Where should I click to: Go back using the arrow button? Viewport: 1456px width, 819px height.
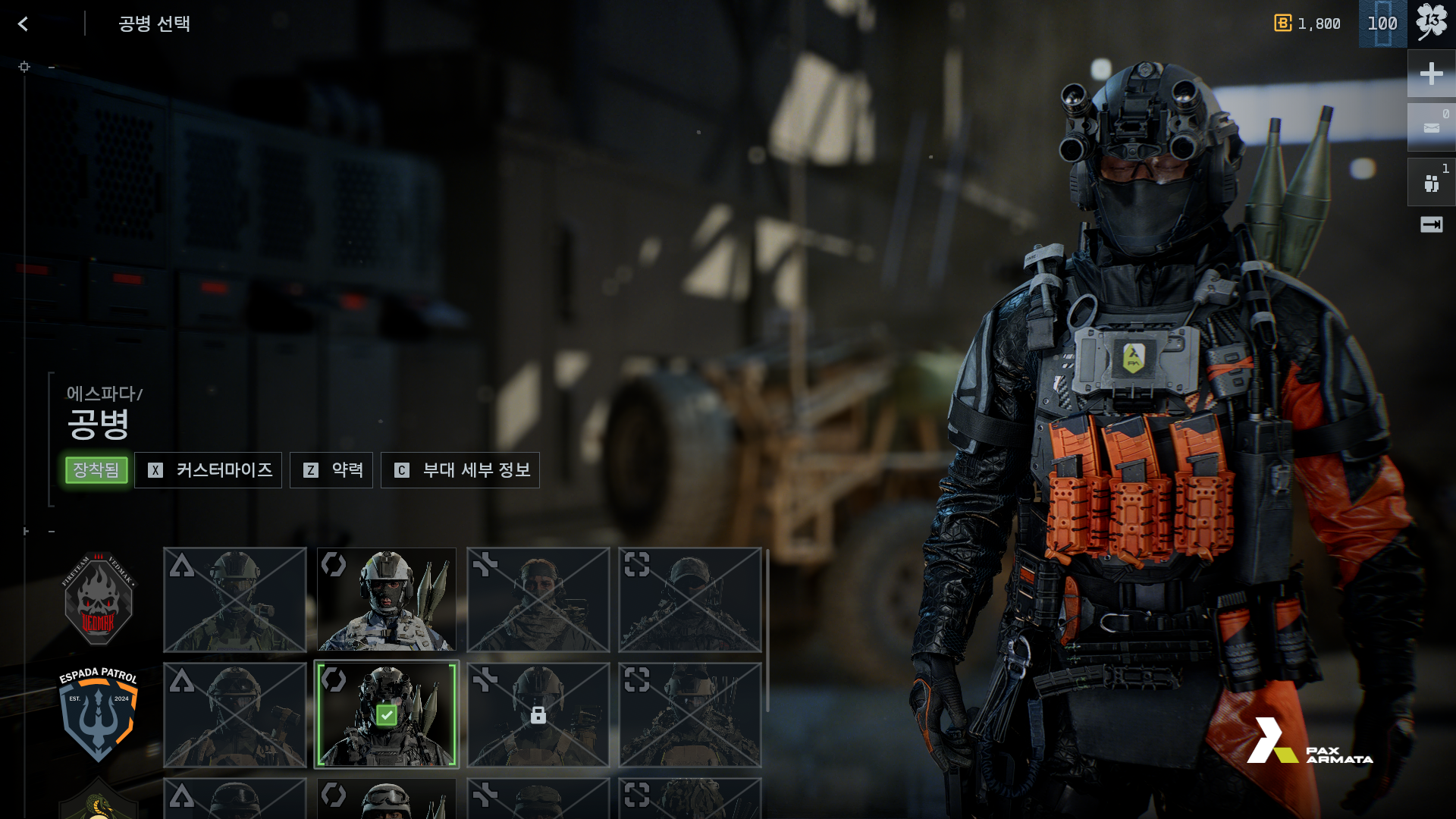(24, 24)
